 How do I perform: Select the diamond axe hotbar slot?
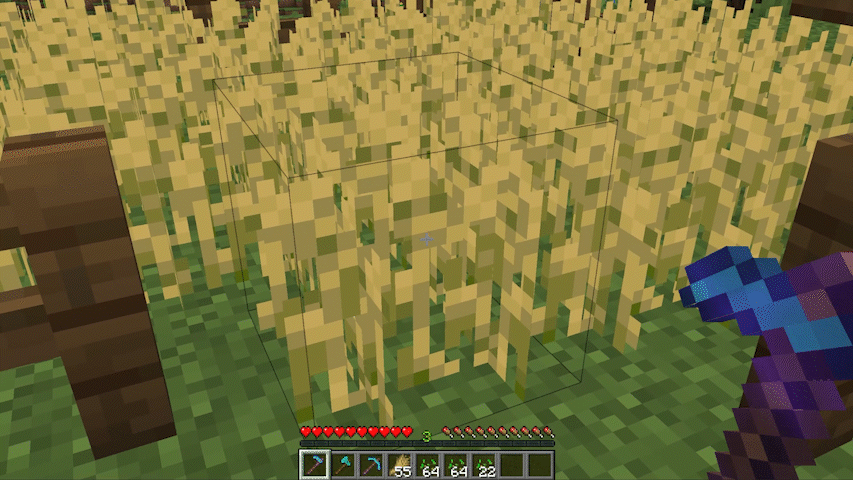tap(343, 465)
